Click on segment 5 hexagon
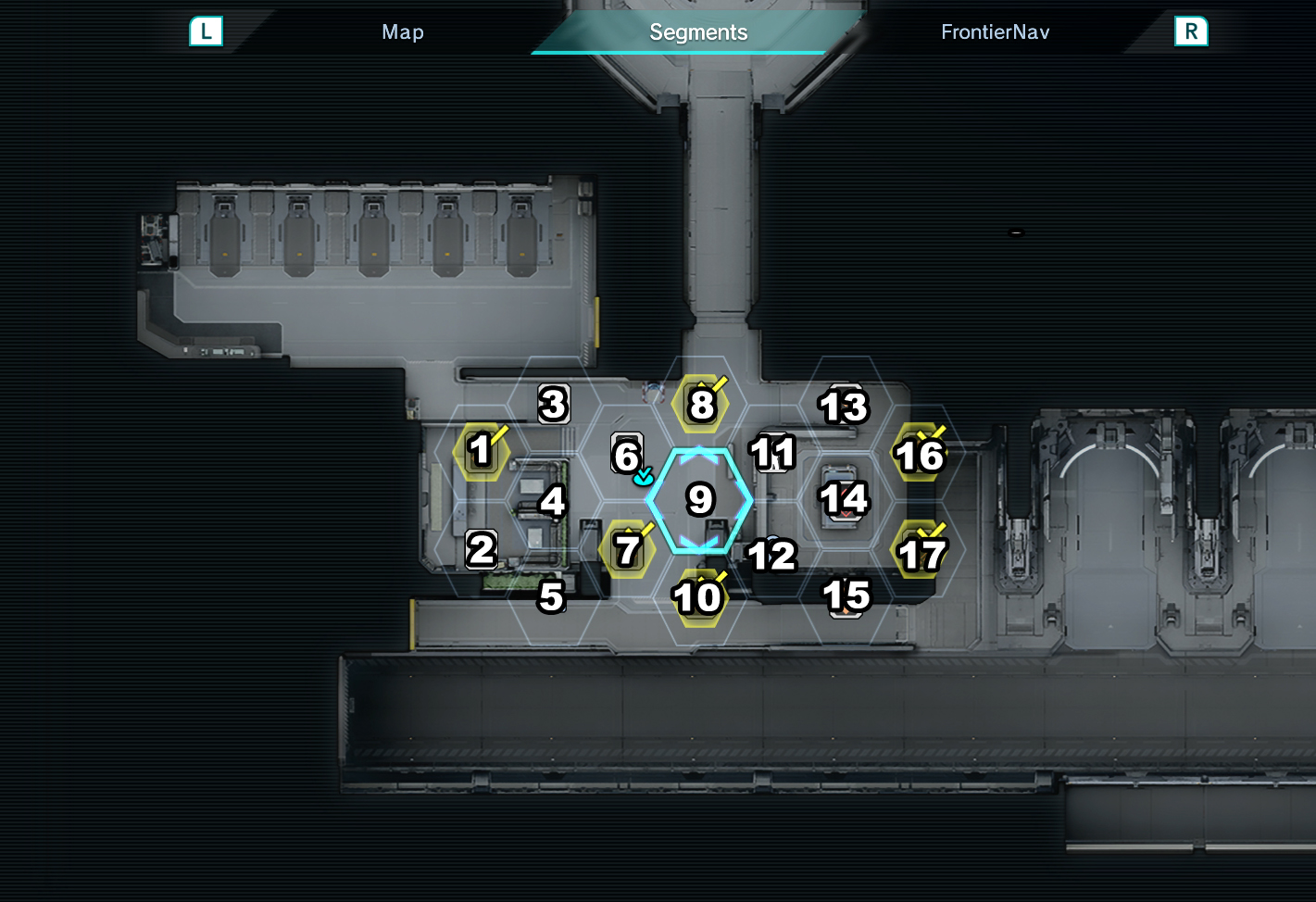 553,597
